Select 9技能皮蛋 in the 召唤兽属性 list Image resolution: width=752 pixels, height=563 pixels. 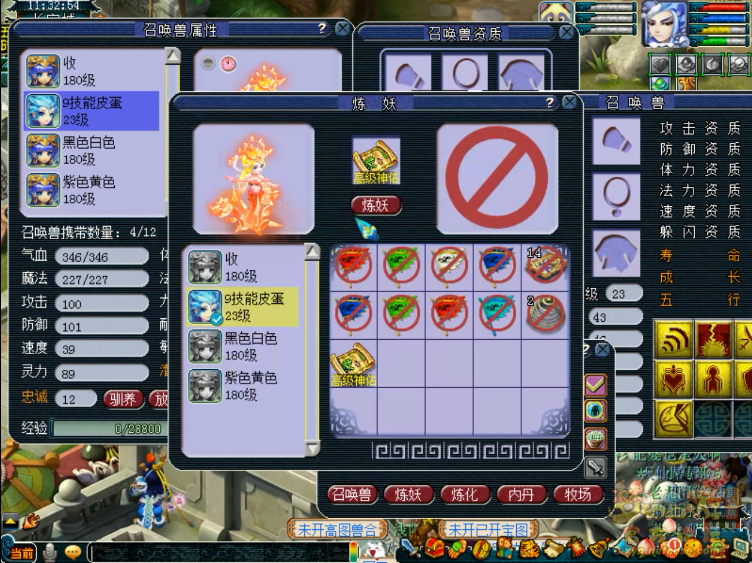click(x=92, y=110)
